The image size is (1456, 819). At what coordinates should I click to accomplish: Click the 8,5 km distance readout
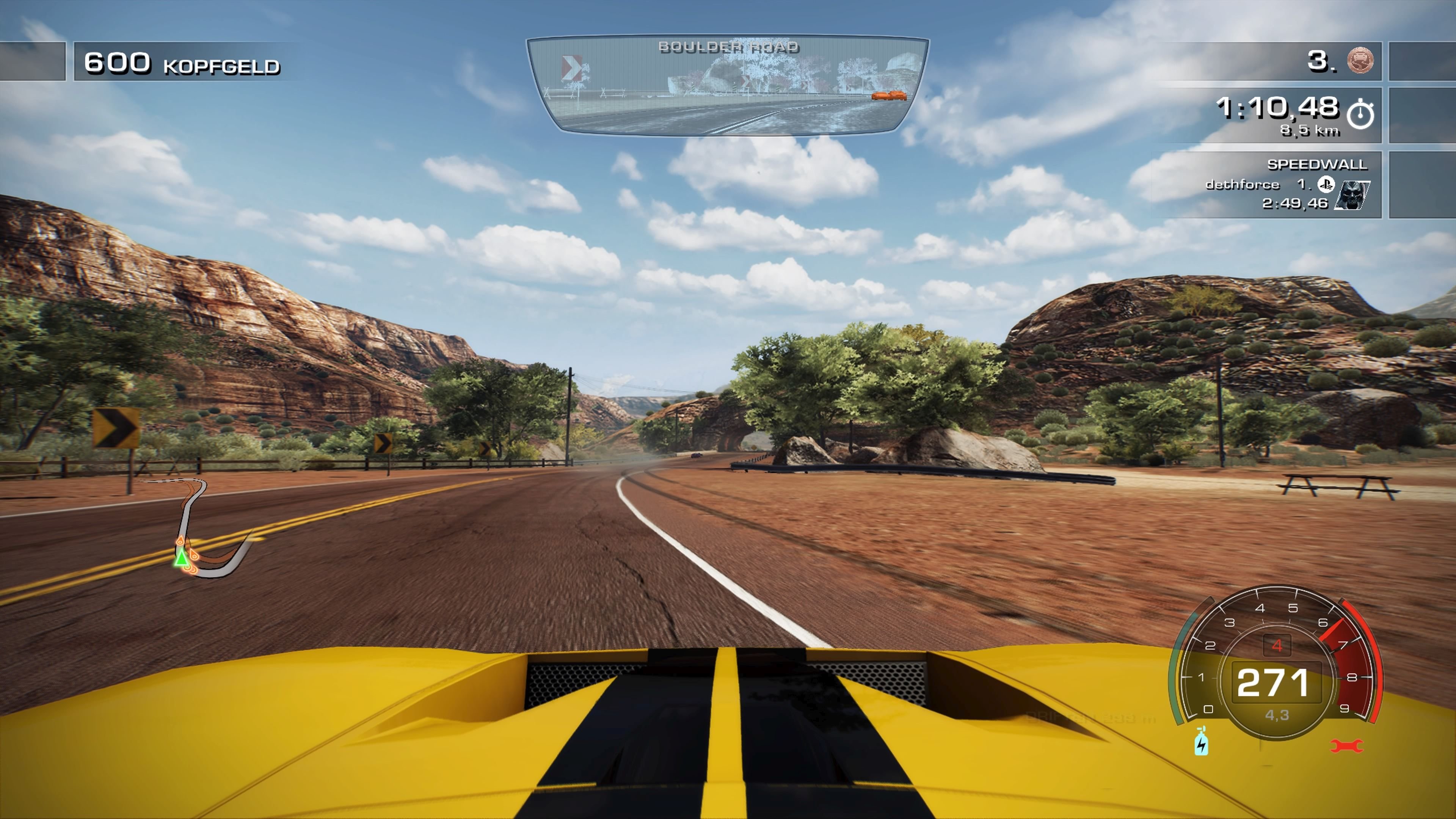(1309, 130)
